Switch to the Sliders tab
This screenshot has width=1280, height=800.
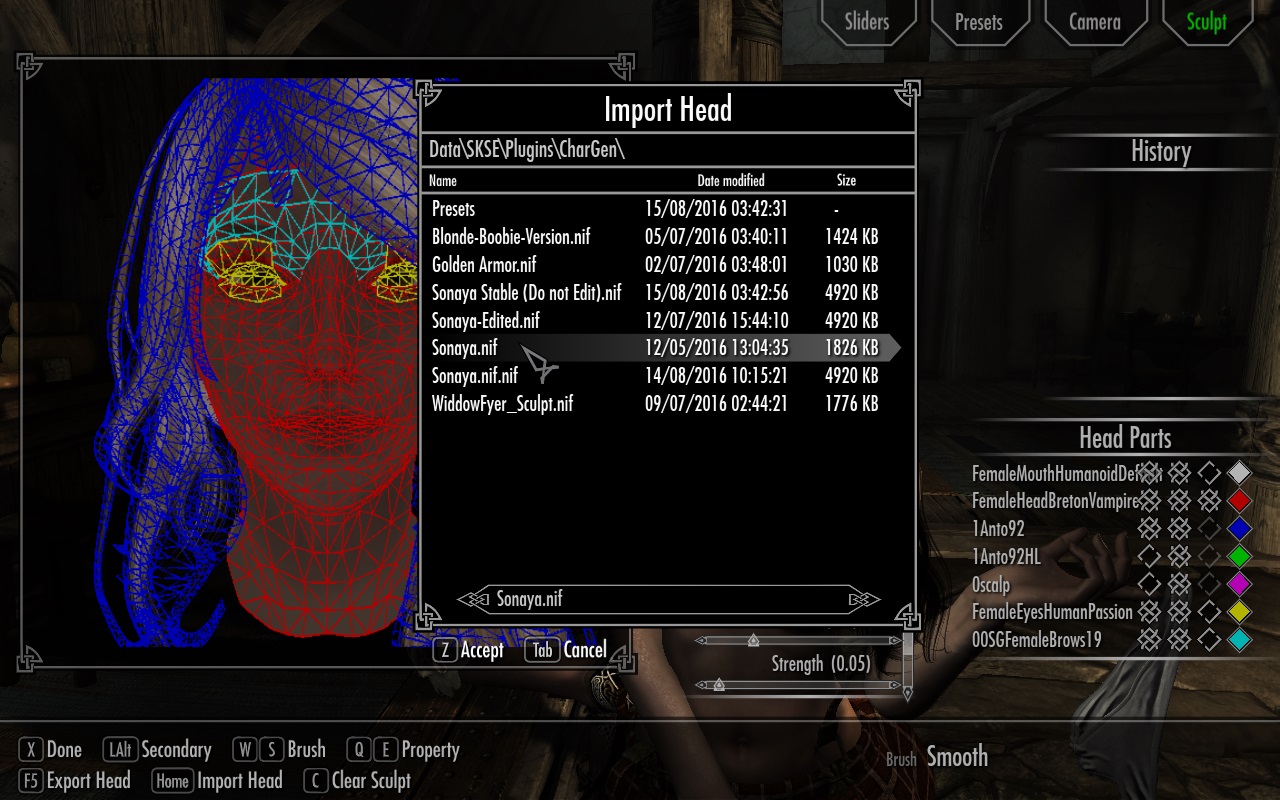pyautogui.click(x=866, y=21)
